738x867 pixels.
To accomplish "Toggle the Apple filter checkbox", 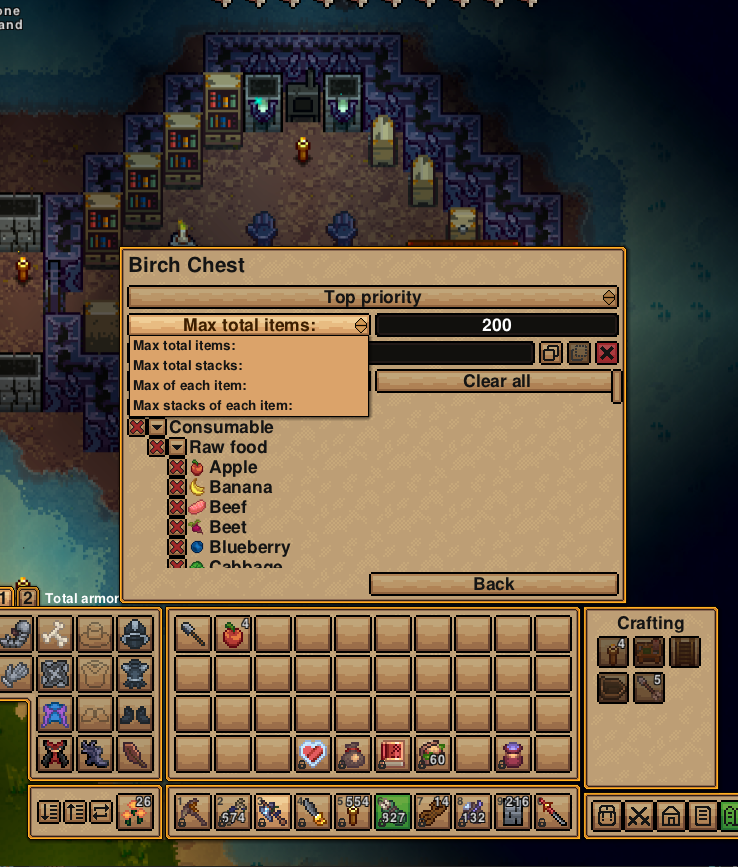I will click(x=177, y=467).
